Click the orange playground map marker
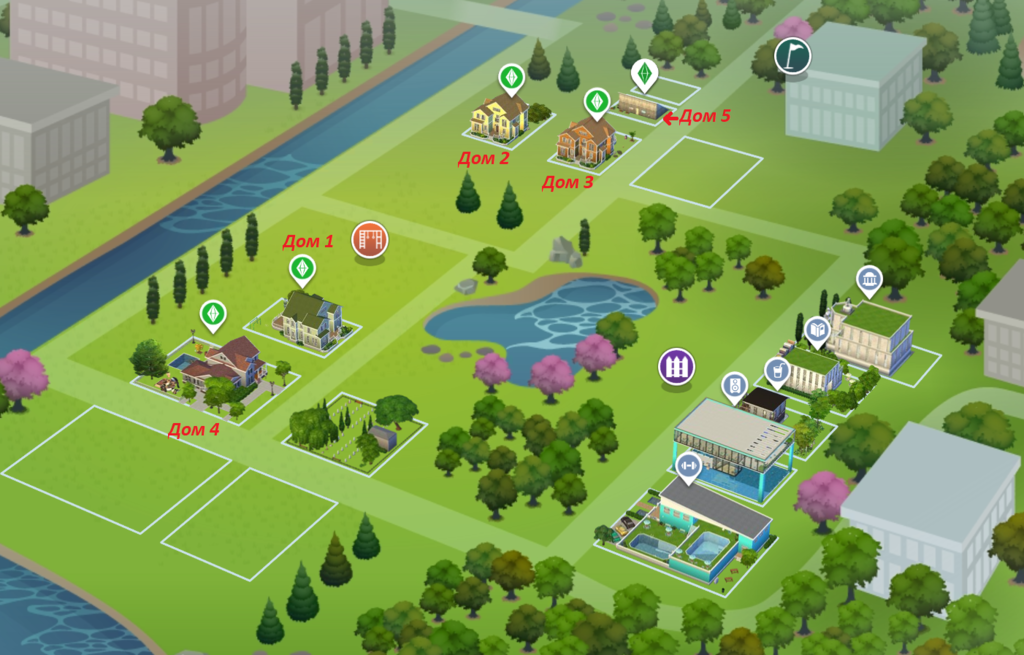The height and width of the screenshot is (655, 1024). [x=369, y=240]
